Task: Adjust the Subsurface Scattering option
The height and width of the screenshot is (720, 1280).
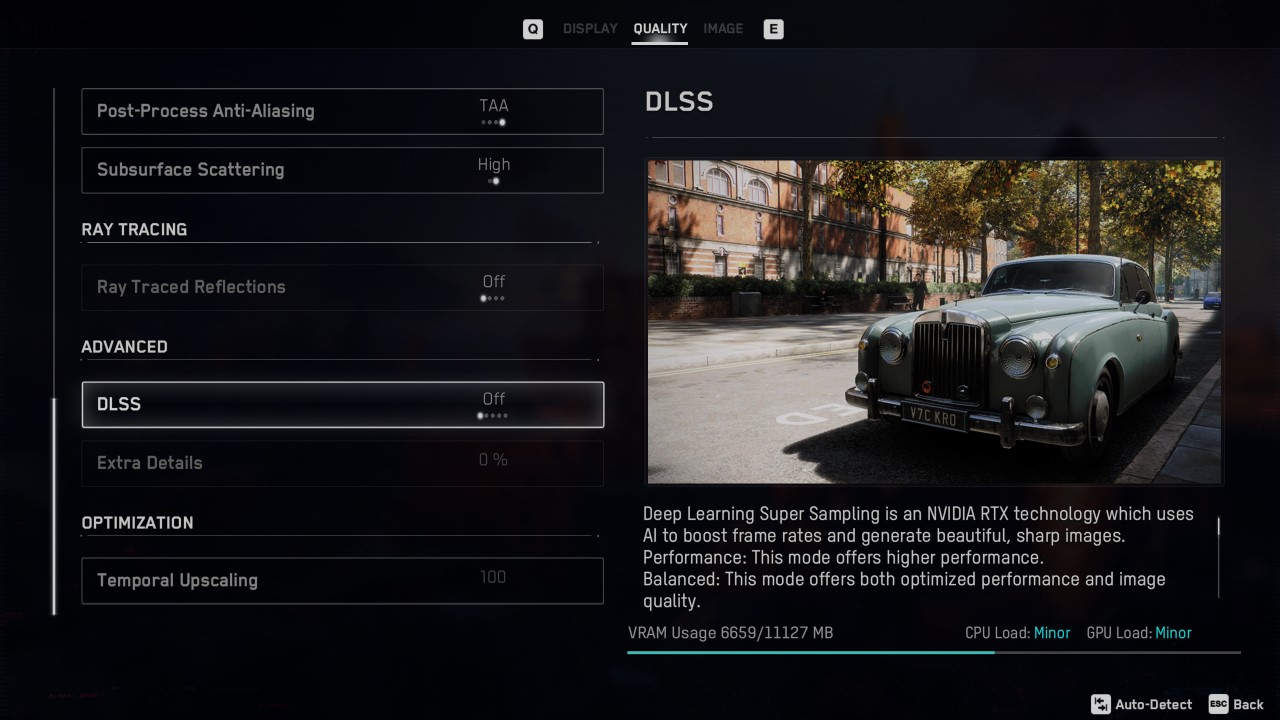Action: tap(342, 170)
